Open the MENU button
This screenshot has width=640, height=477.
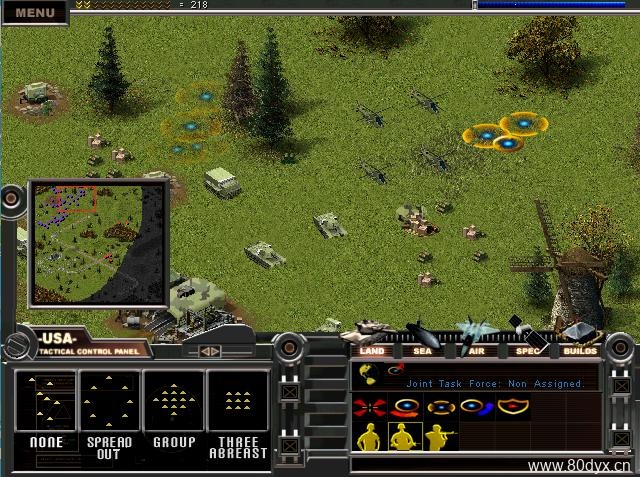pos(35,12)
